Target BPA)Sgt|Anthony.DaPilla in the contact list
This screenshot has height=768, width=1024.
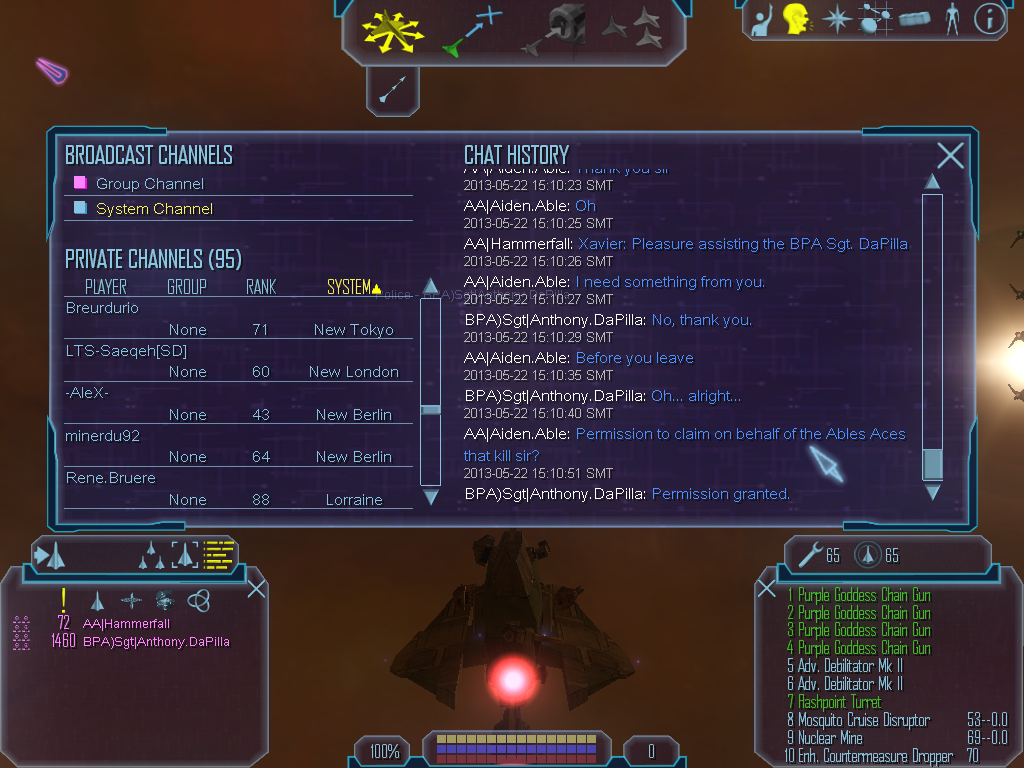point(156,641)
